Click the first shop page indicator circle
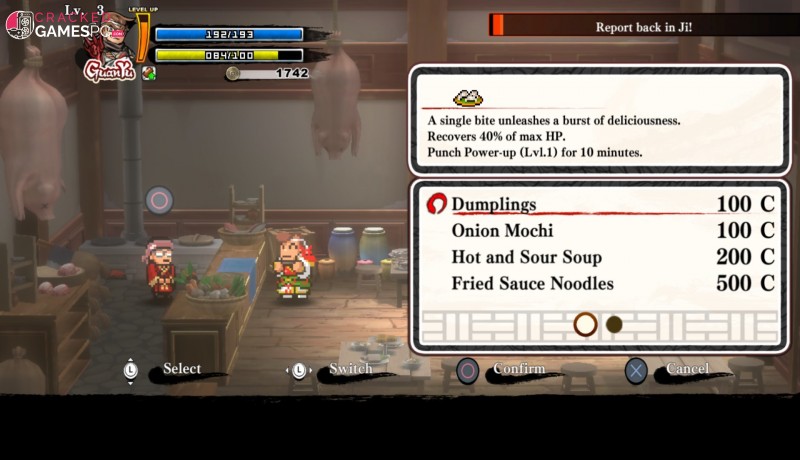The height and width of the screenshot is (460, 800). 585,324
